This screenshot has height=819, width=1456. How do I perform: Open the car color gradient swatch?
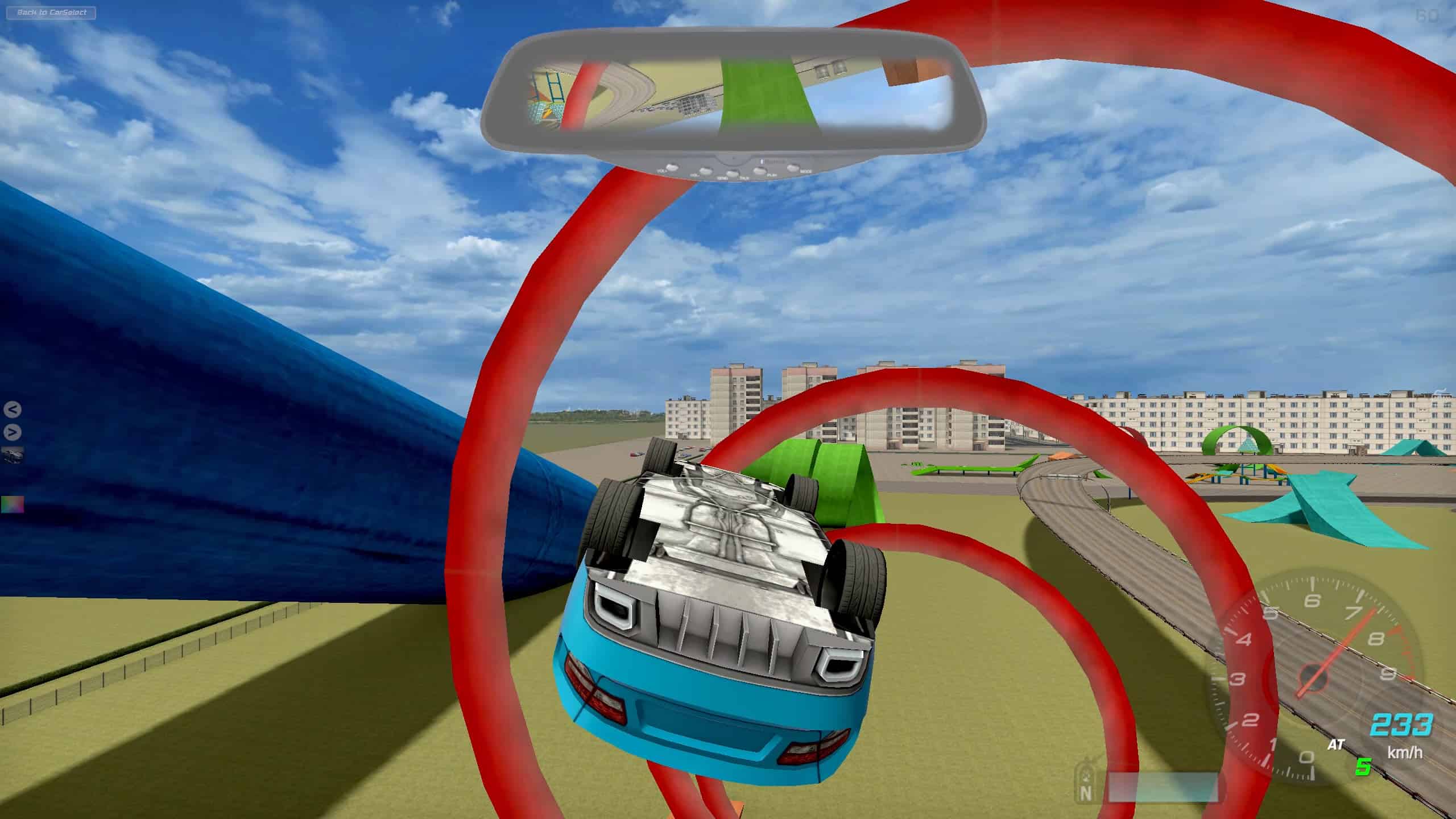click(x=11, y=504)
